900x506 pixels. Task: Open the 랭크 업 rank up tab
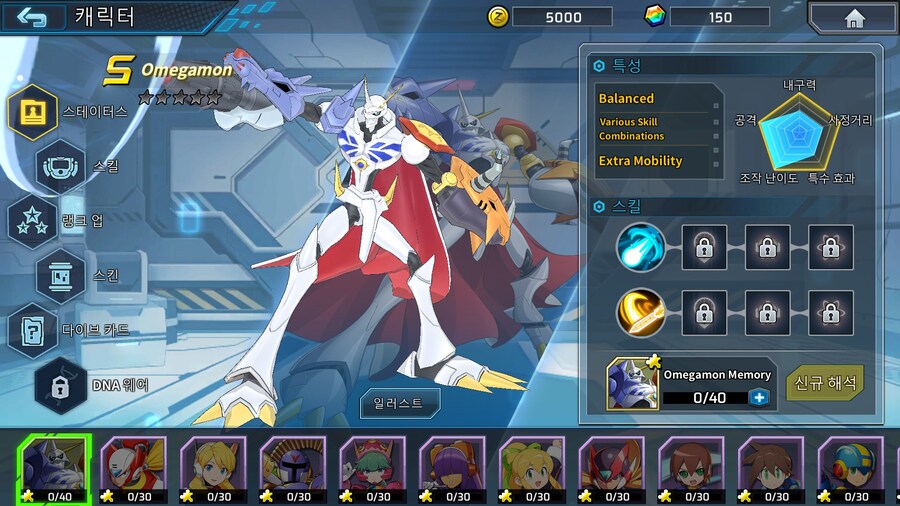(x=33, y=220)
